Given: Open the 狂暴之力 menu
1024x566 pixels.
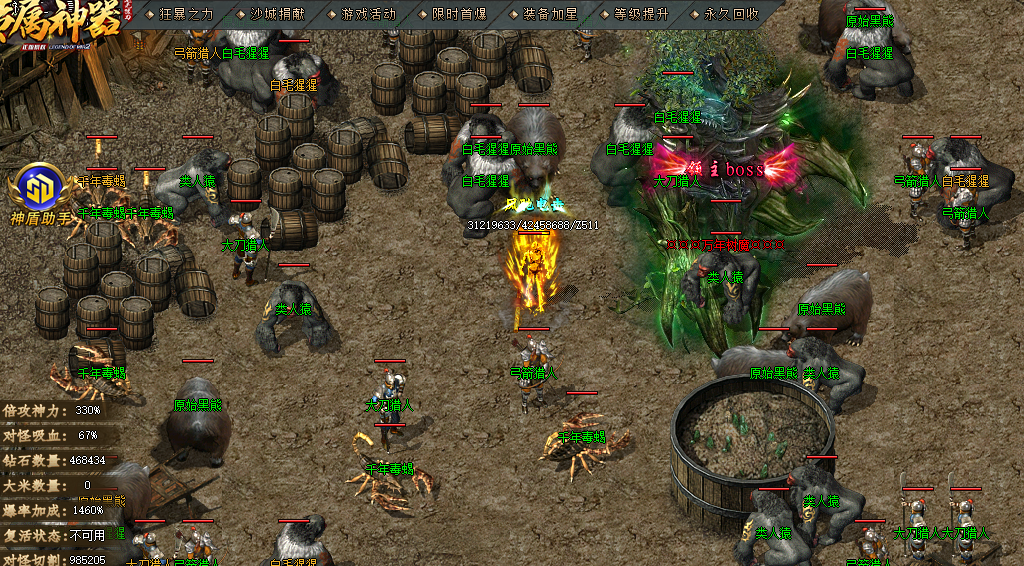Looking at the screenshot, I should pyautogui.click(x=186, y=14).
